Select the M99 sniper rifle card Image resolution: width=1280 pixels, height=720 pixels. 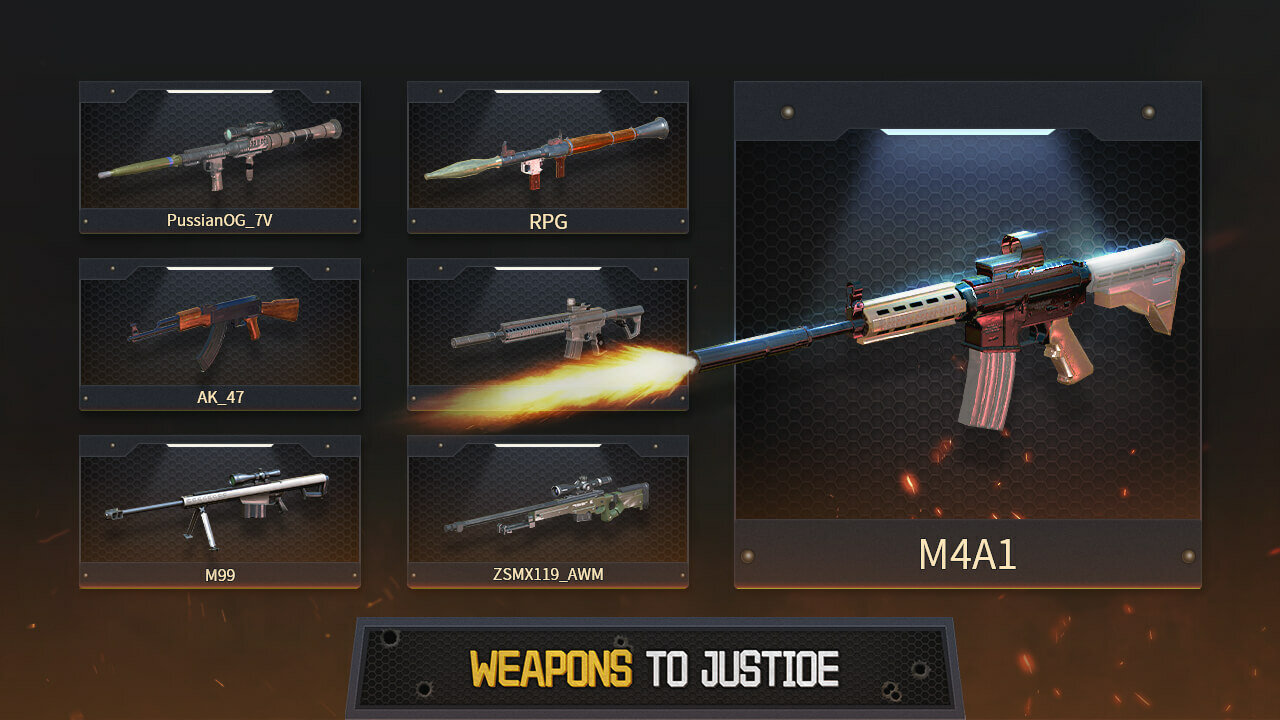click(220, 511)
